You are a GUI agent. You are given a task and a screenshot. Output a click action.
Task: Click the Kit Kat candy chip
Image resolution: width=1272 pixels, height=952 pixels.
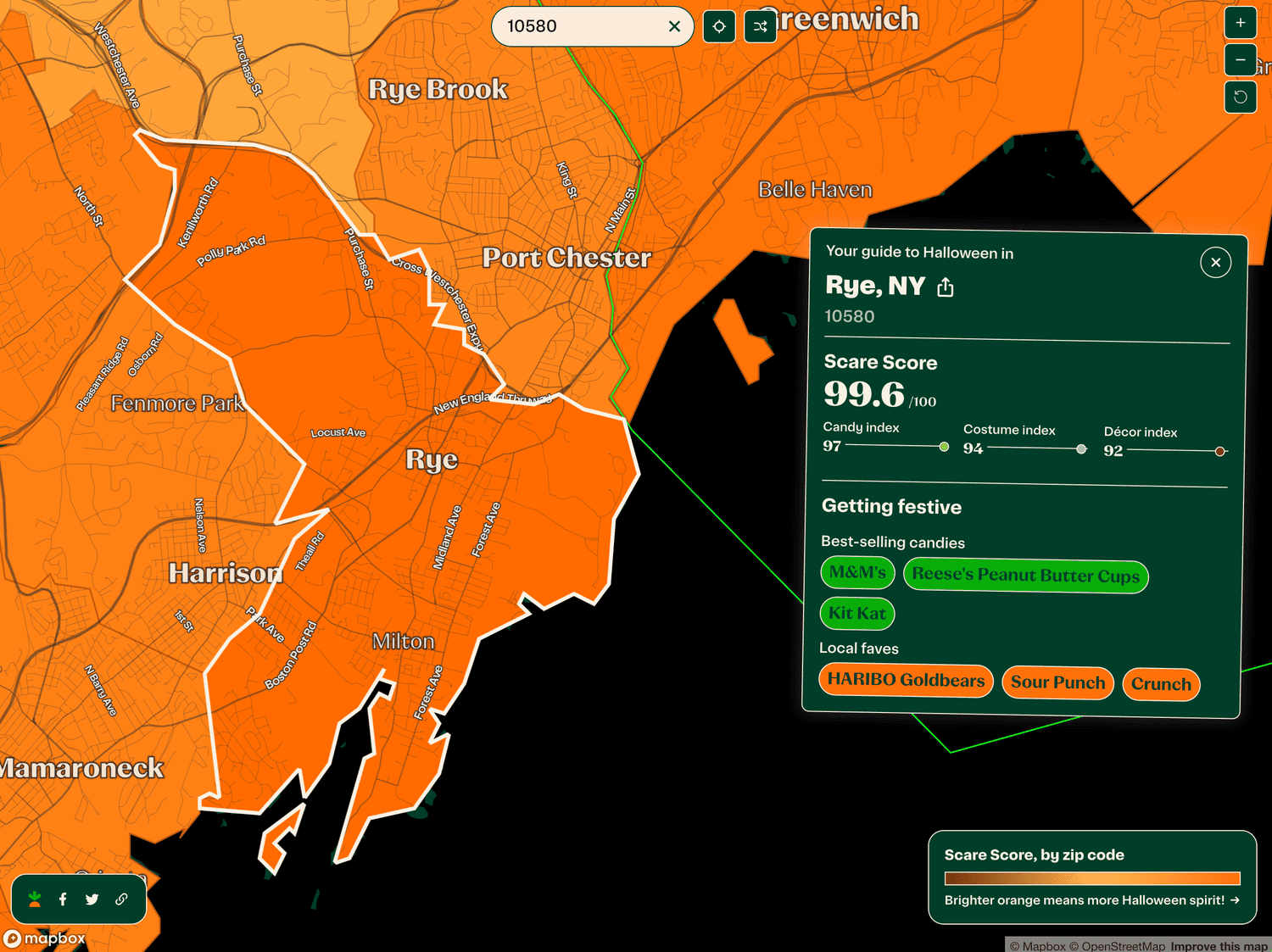coord(857,613)
